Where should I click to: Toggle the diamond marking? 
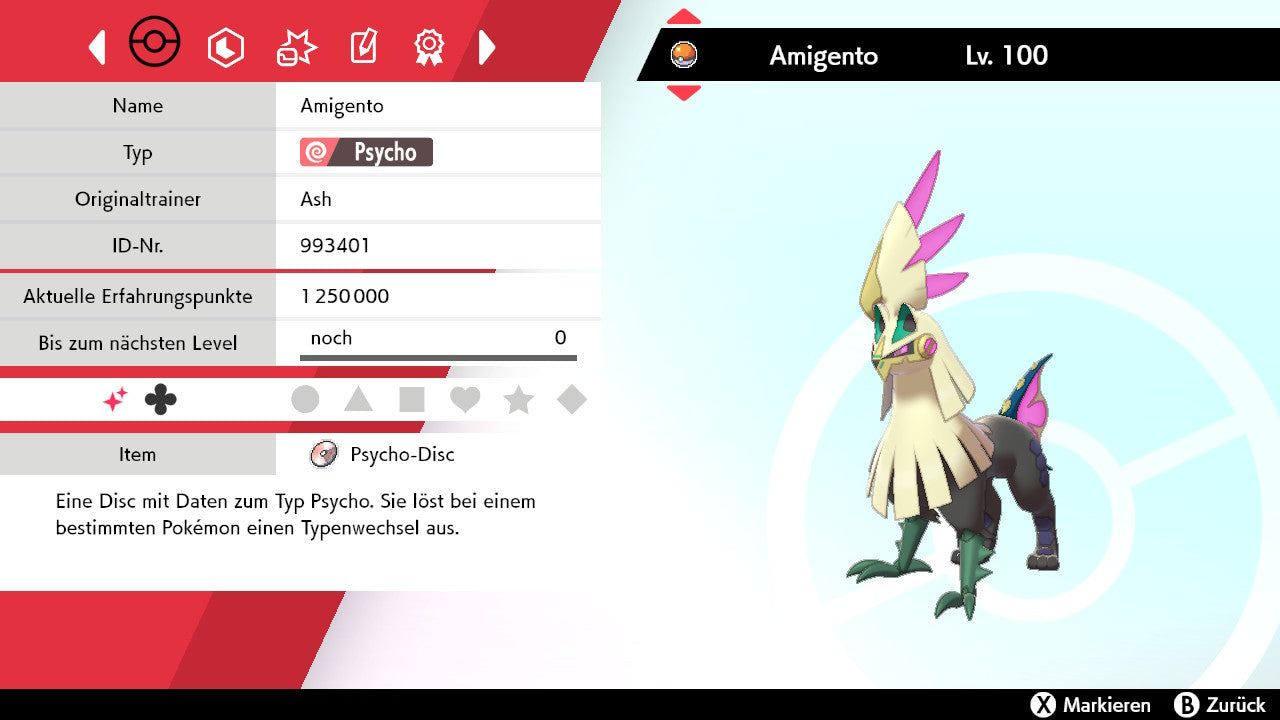pyautogui.click(x=572, y=400)
